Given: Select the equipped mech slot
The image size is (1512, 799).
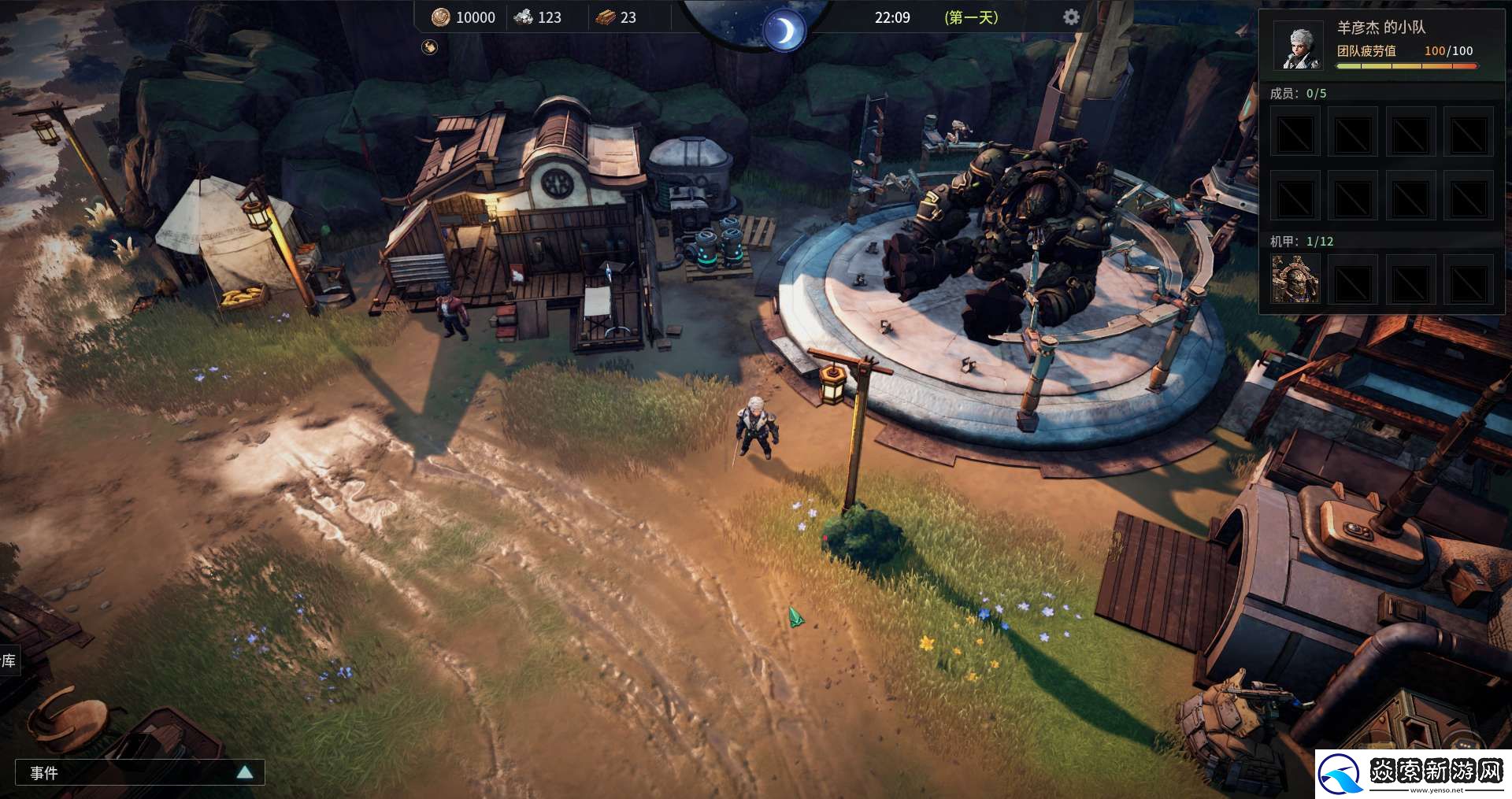Looking at the screenshot, I should click(x=1295, y=279).
